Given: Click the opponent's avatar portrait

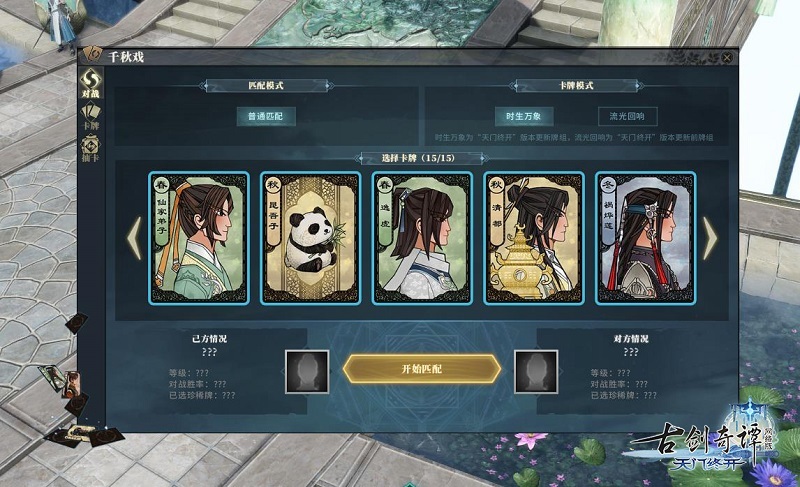Looking at the screenshot, I should (536, 371).
